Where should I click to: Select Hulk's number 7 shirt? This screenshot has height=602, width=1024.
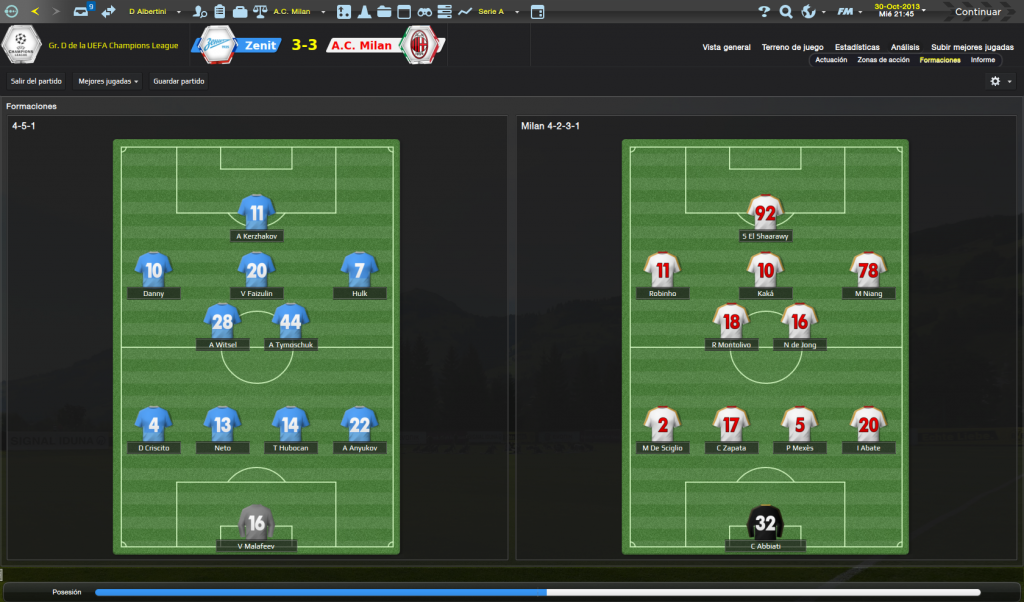(359, 270)
